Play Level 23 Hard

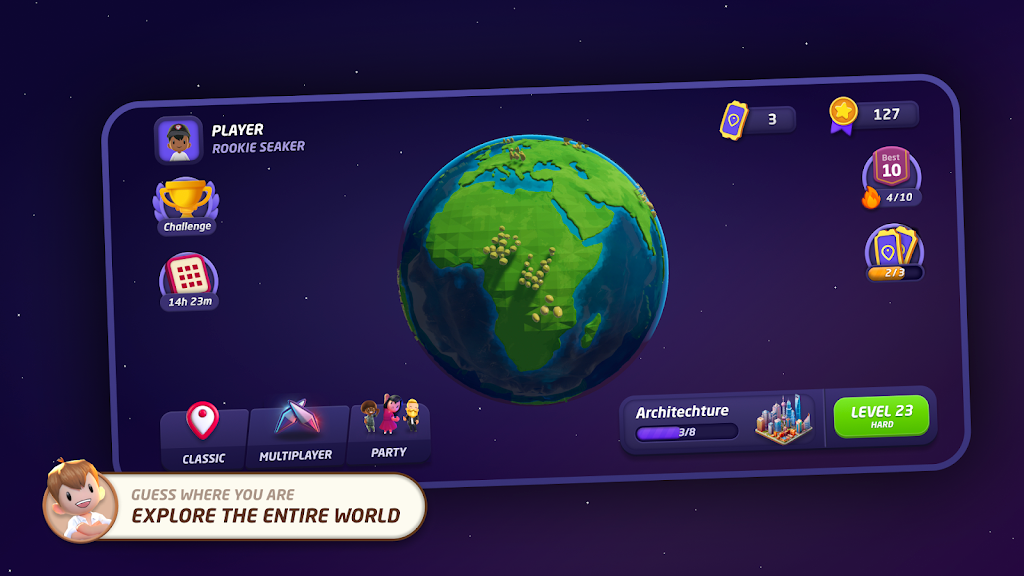[x=881, y=416]
